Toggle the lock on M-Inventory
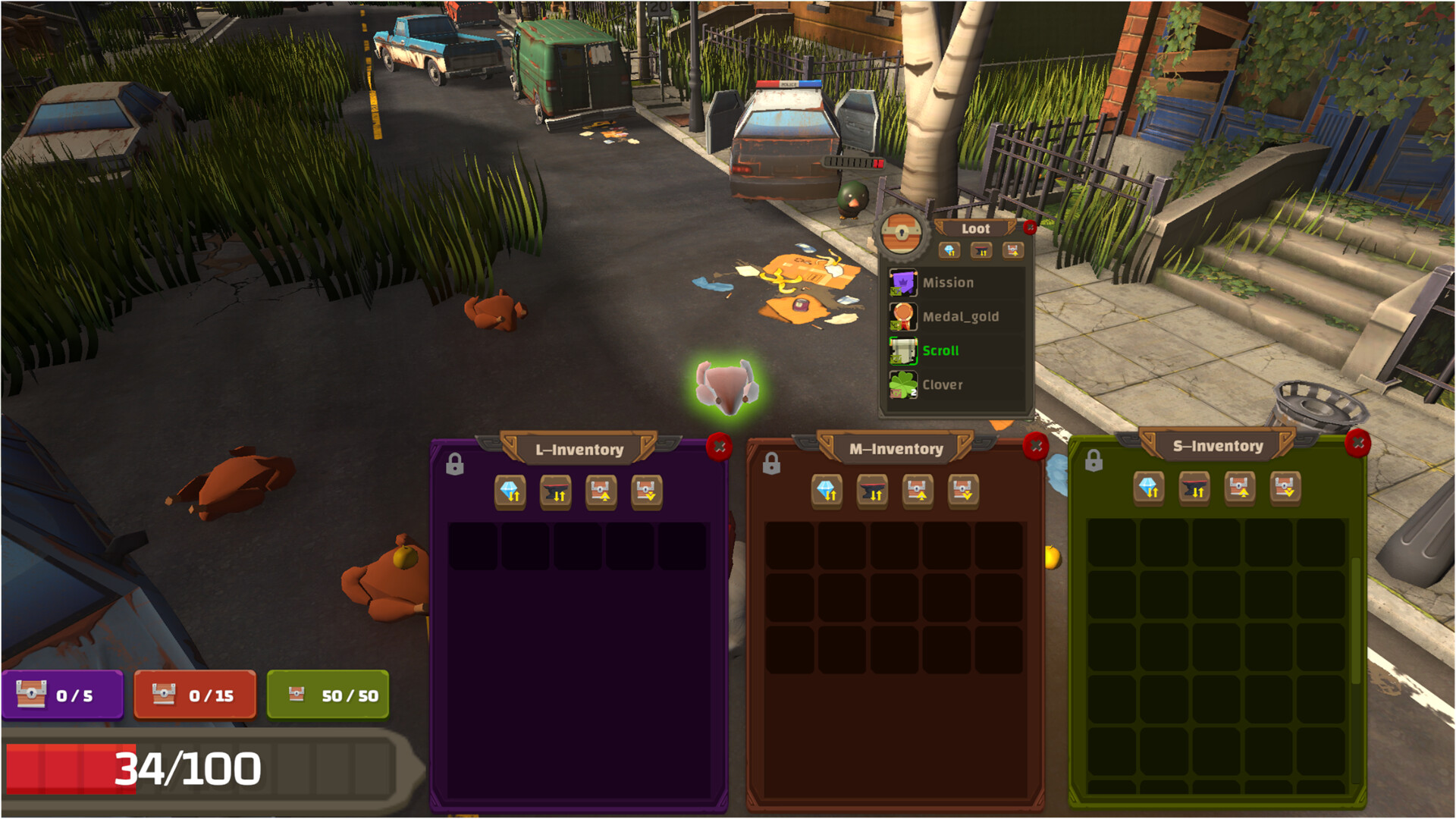Image resolution: width=1456 pixels, height=819 pixels. tap(773, 463)
